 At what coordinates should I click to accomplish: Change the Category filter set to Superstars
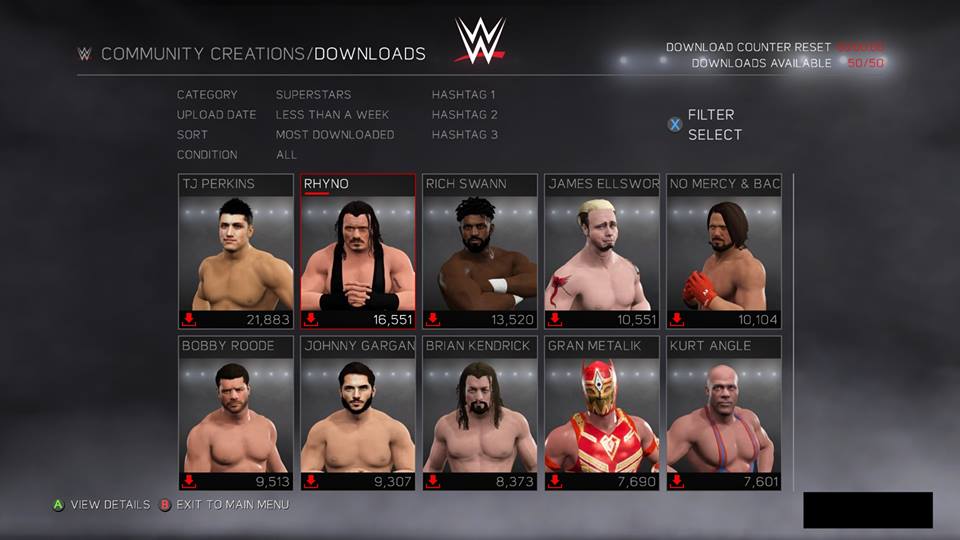[313, 95]
